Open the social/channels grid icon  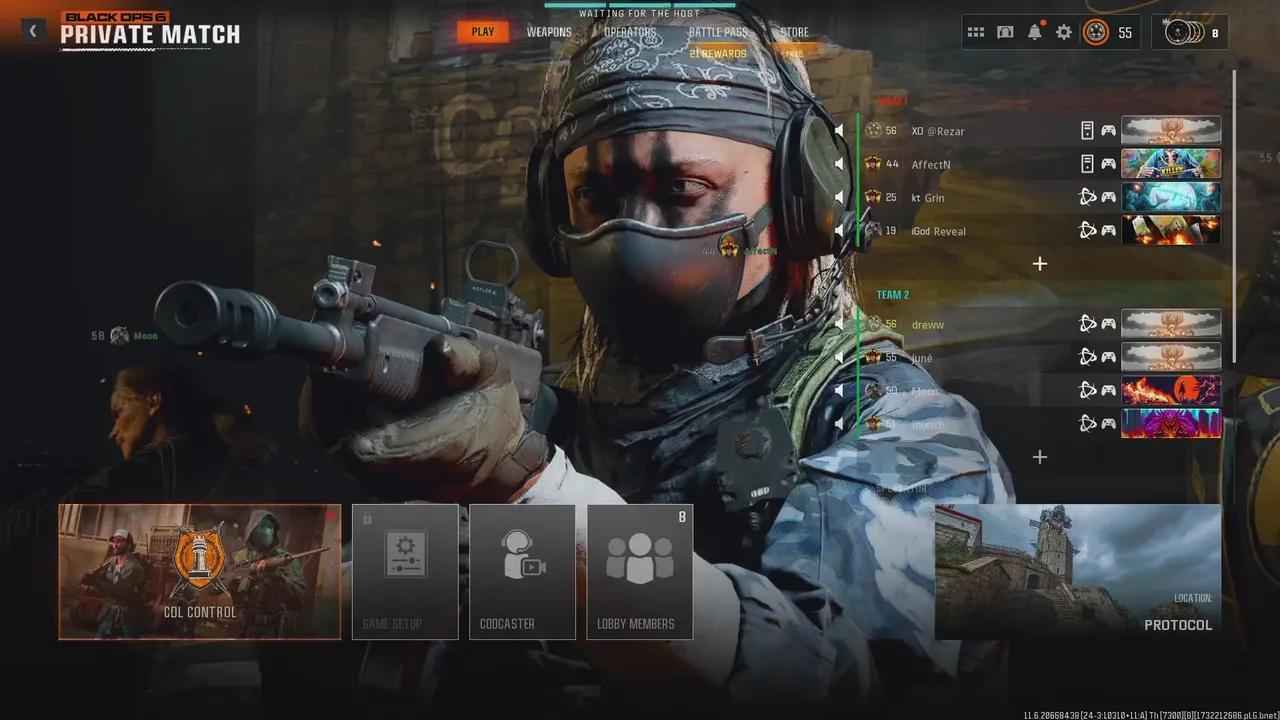[976, 31]
